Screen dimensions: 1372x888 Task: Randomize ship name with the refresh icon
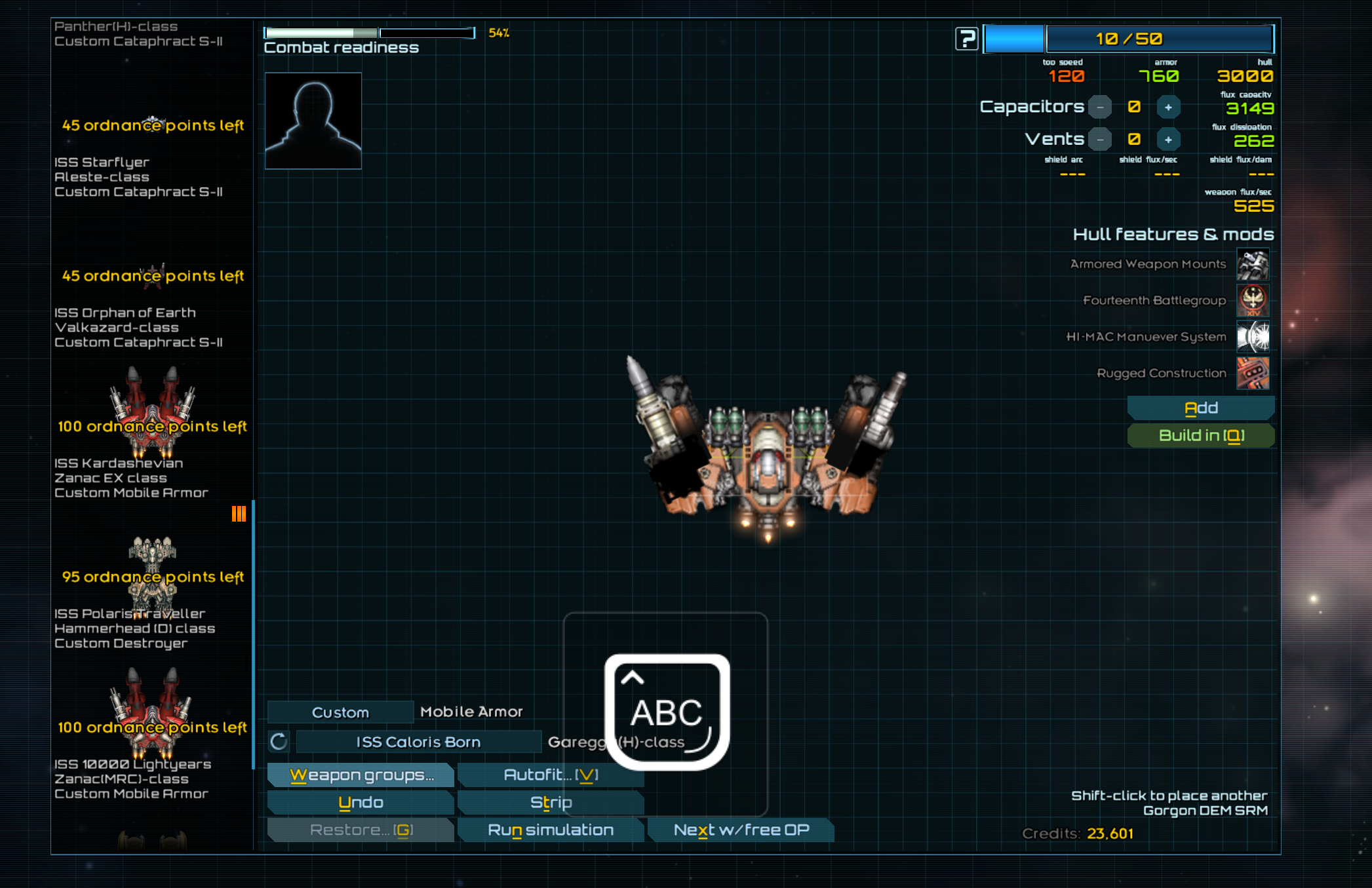(279, 742)
